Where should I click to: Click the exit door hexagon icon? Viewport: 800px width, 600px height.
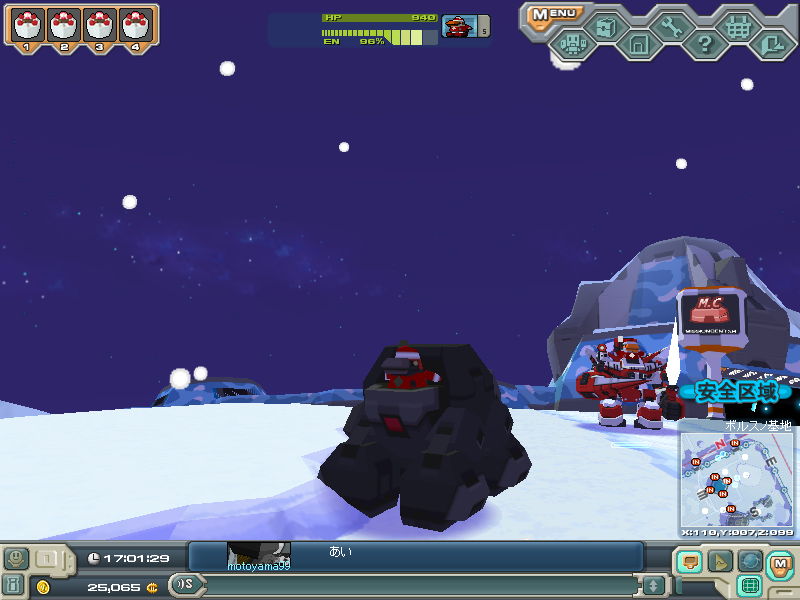[x=771, y=44]
